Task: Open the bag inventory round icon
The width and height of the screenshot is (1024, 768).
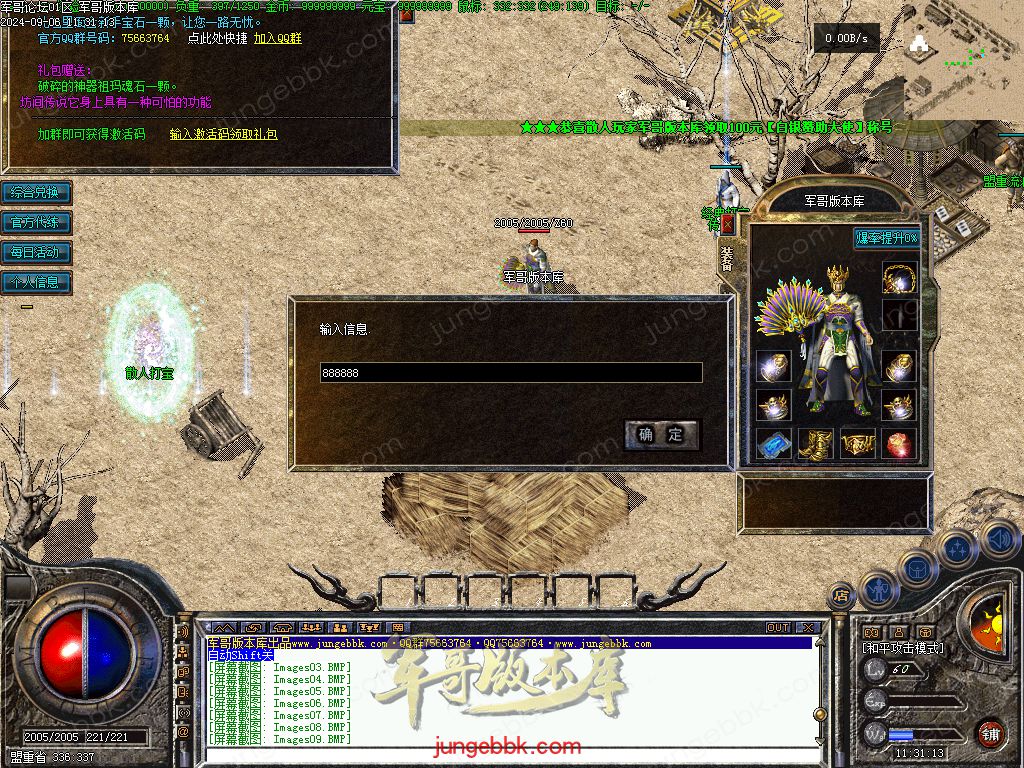Action: [x=917, y=571]
